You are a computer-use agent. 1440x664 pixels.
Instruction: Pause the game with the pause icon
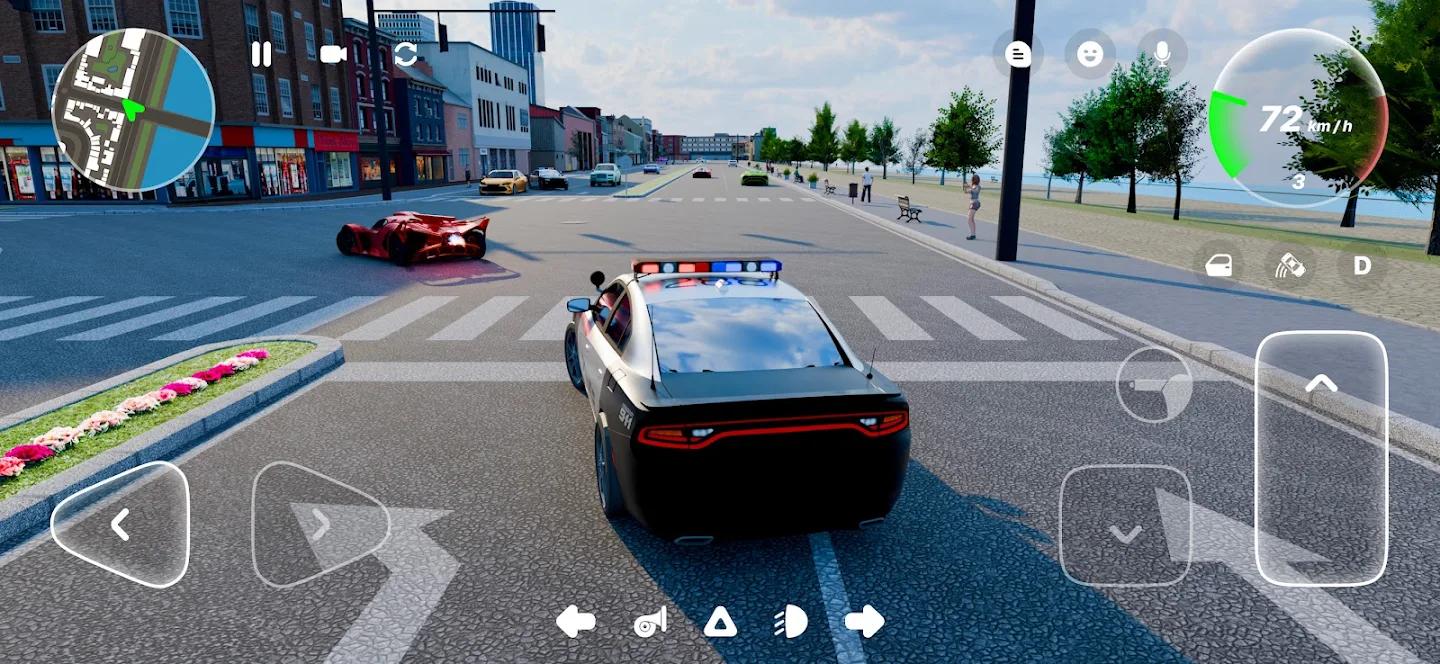point(261,54)
